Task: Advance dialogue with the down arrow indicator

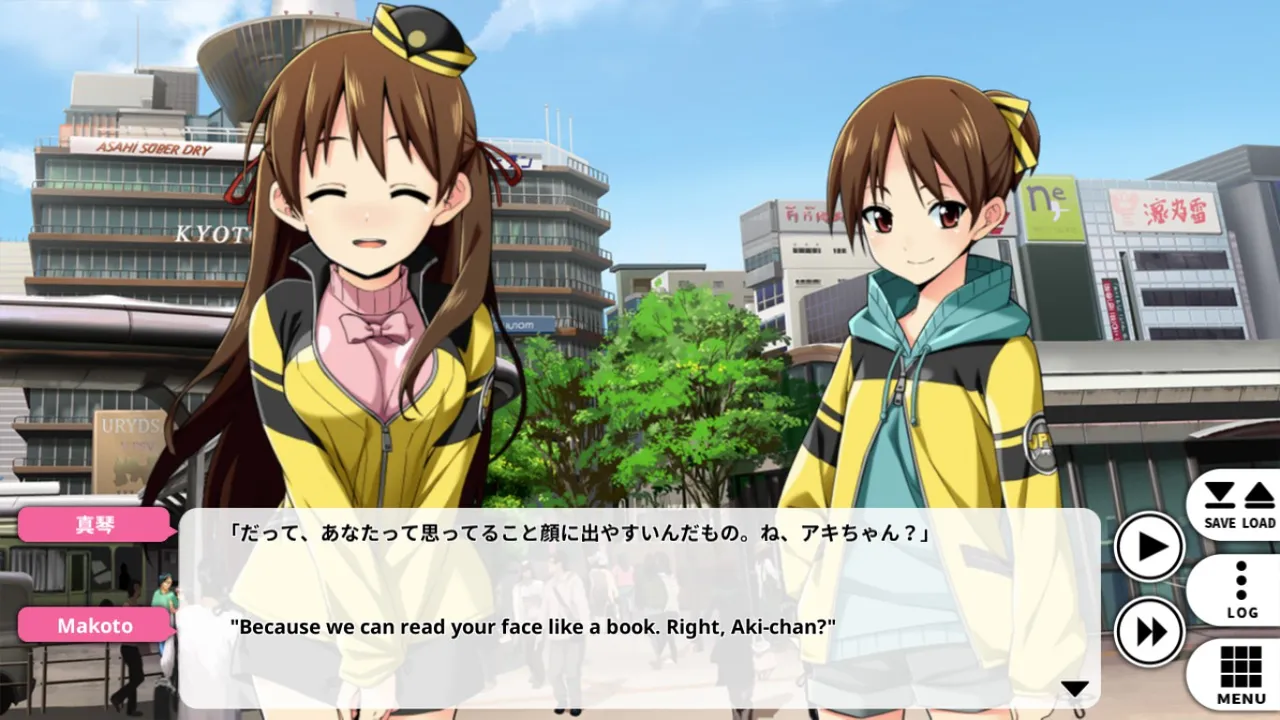Action: pyautogui.click(x=1074, y=688)
